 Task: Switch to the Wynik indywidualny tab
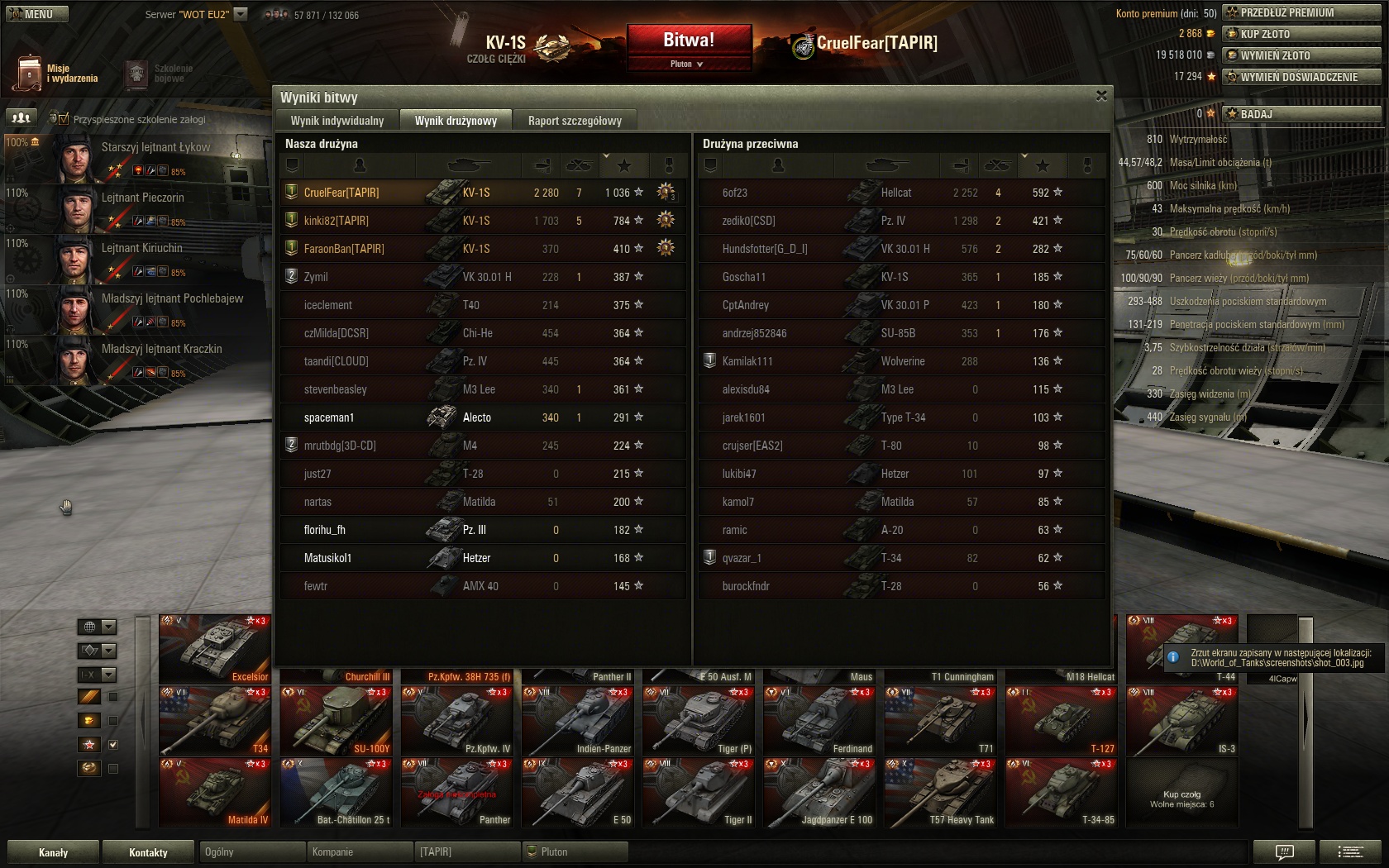pos(337,121)
